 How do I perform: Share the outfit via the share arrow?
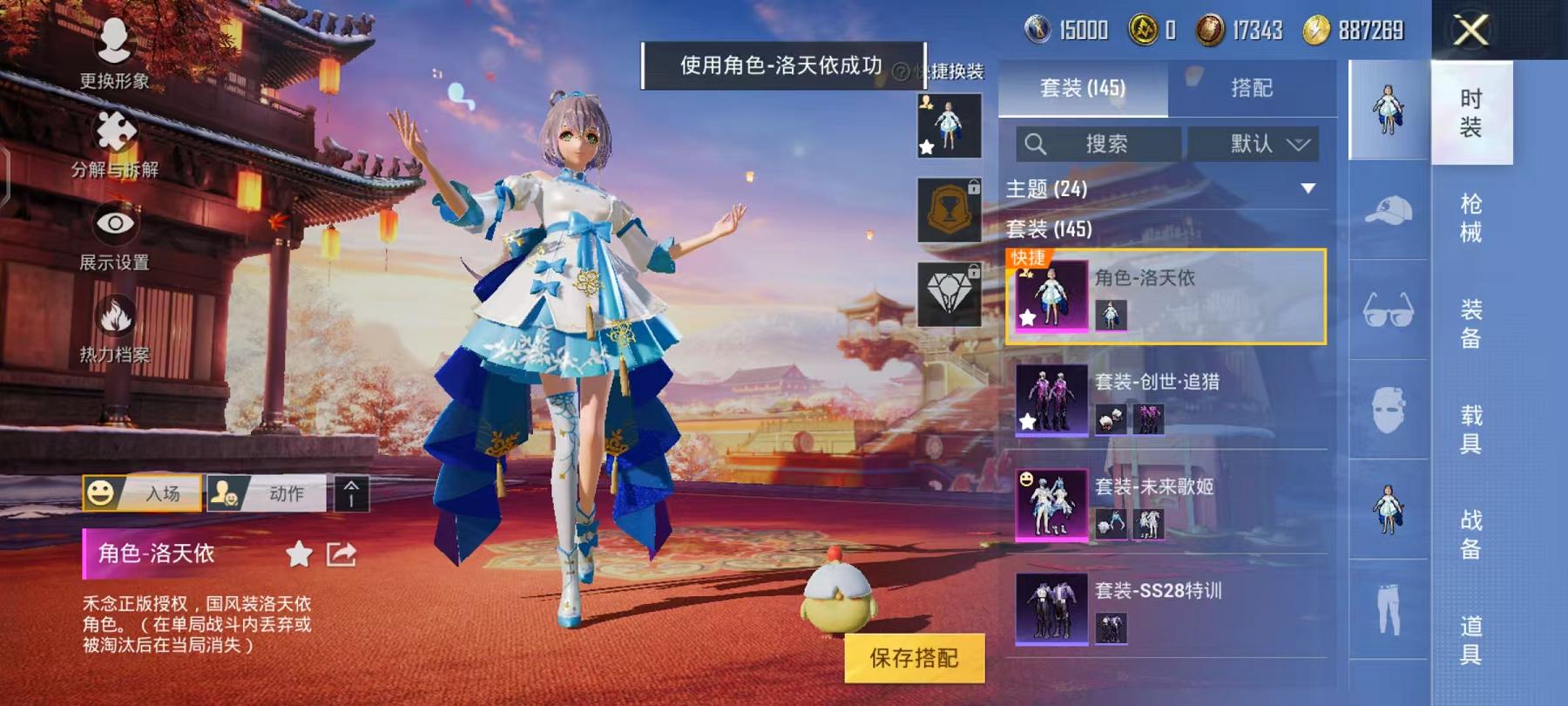click(341, 554)
